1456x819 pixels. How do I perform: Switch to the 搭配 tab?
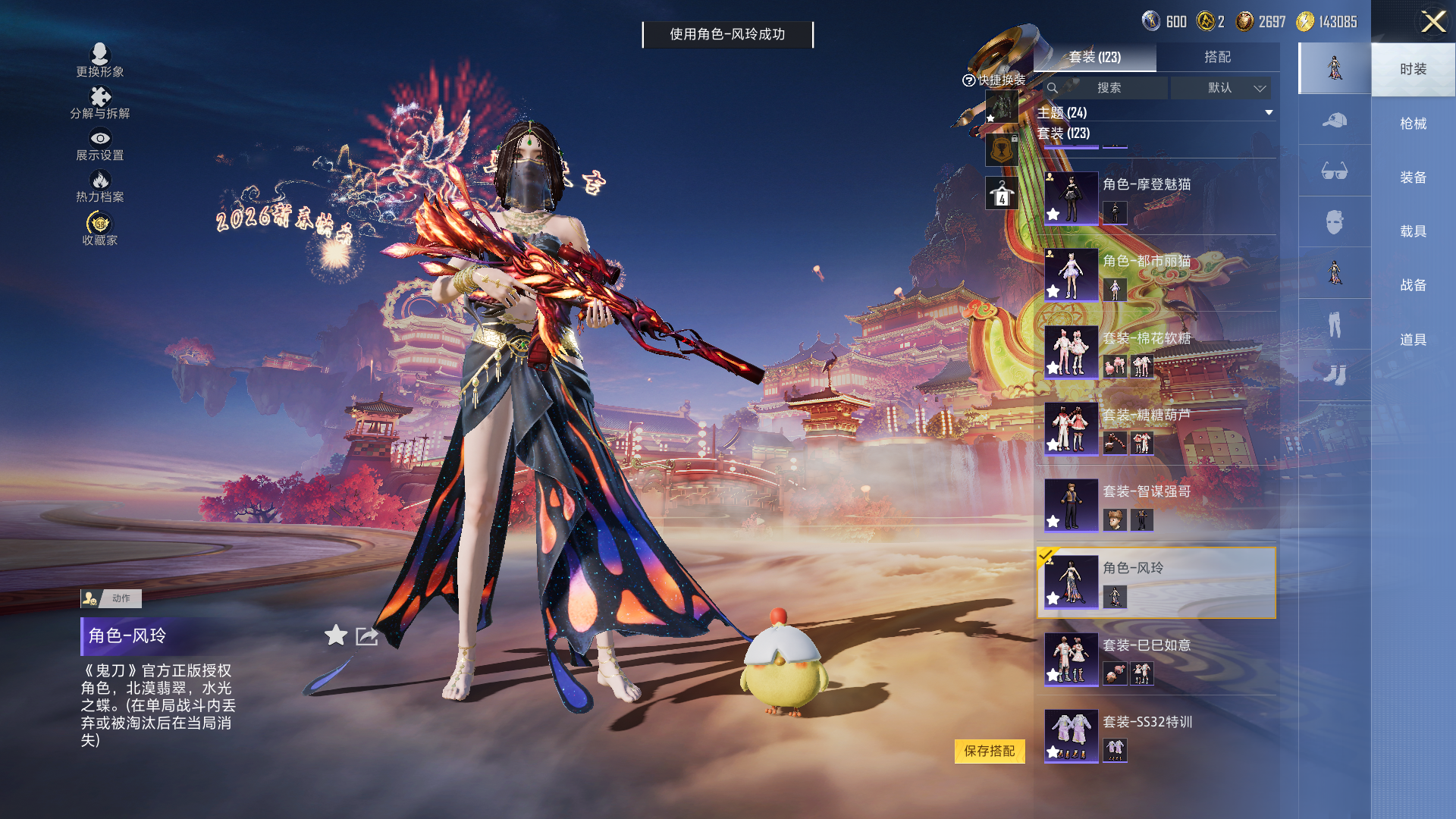point(1217,57)
